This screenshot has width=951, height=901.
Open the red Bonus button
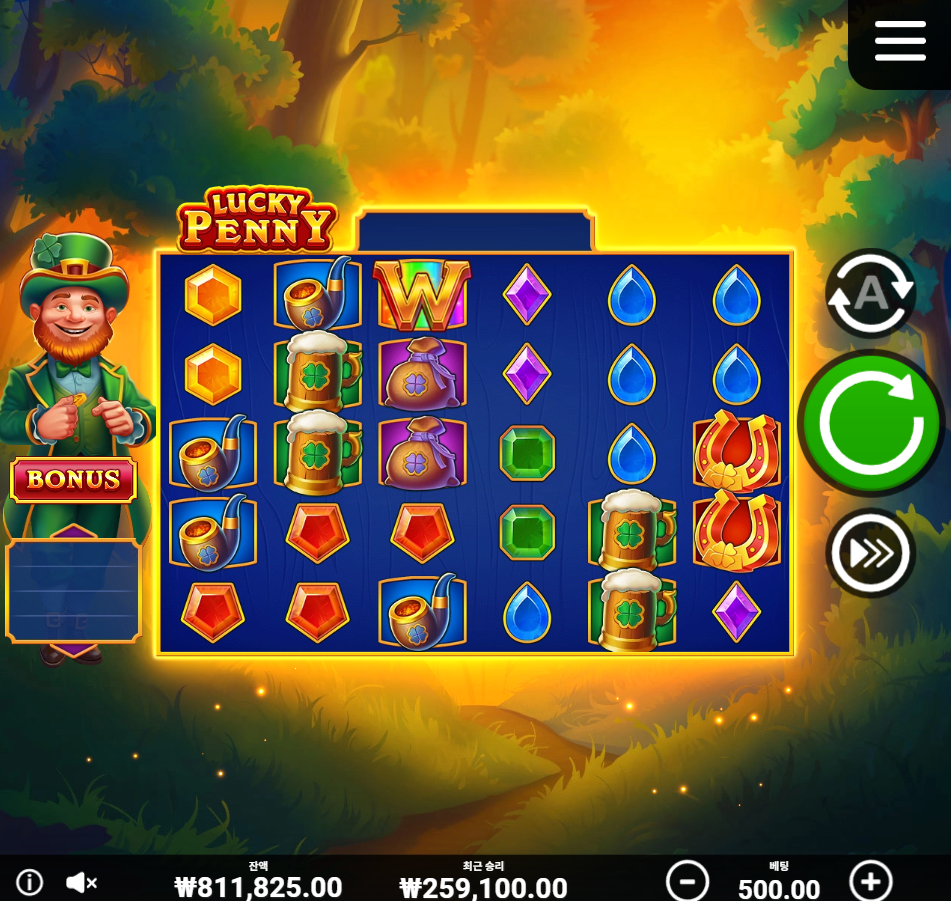[x=73, y=480]
